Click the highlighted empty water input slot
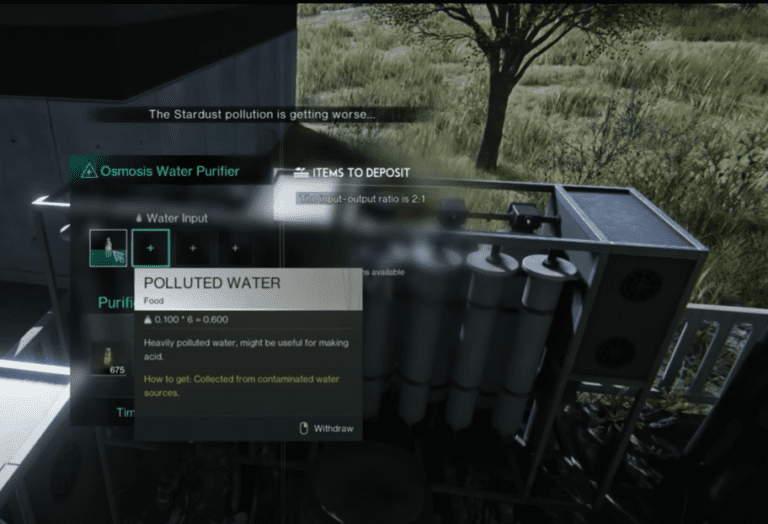This screenshot has height=524, width=768. (151, 247)
